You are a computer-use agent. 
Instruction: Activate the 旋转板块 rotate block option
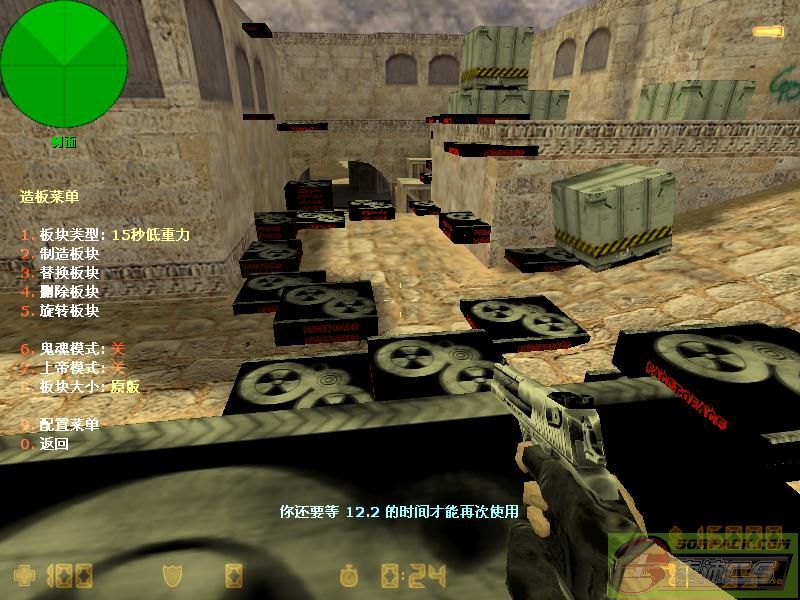pyautogui.click(x=68, y=311)
